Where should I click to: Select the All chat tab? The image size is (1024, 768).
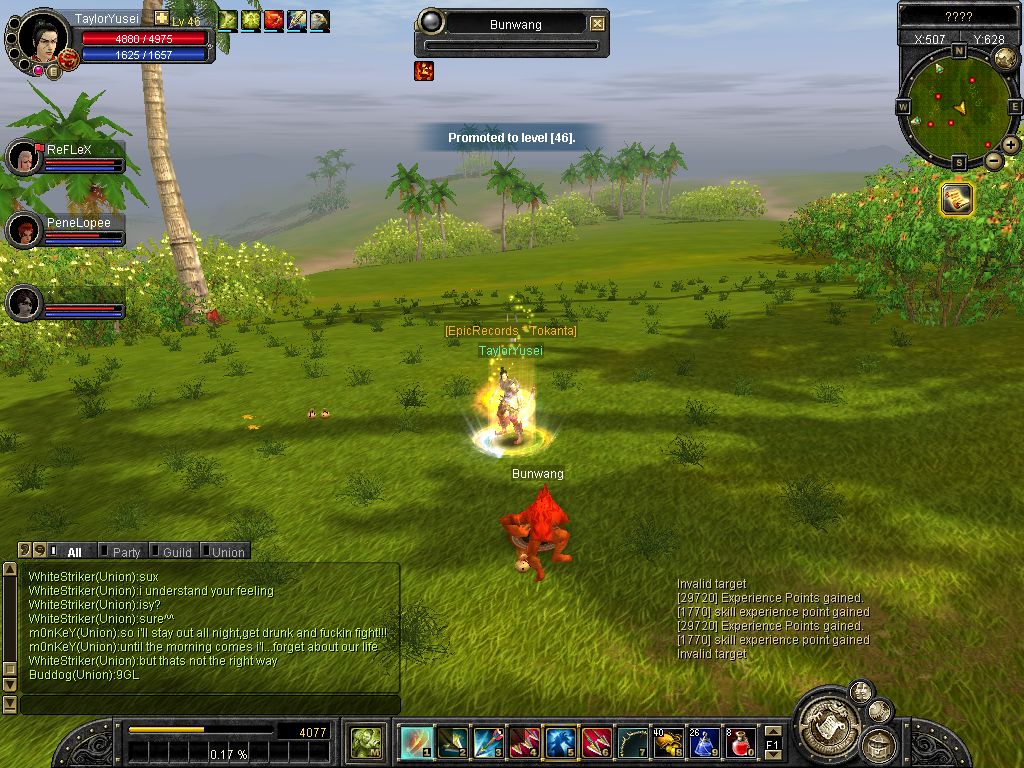click(x=73, y=552)
